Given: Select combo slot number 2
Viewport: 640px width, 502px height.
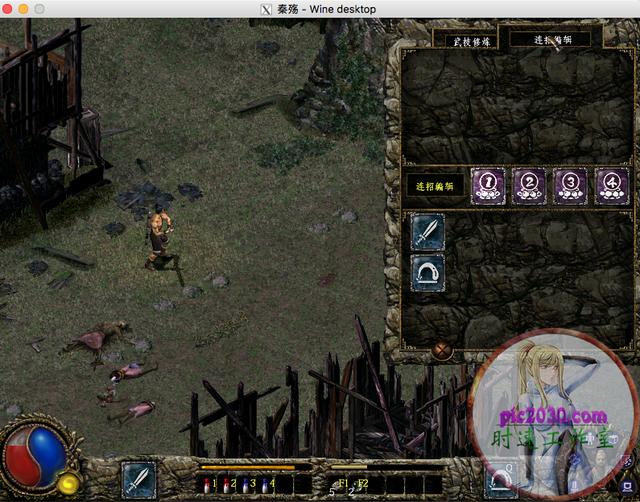Looking at the screenshot, I should point(529,183).
